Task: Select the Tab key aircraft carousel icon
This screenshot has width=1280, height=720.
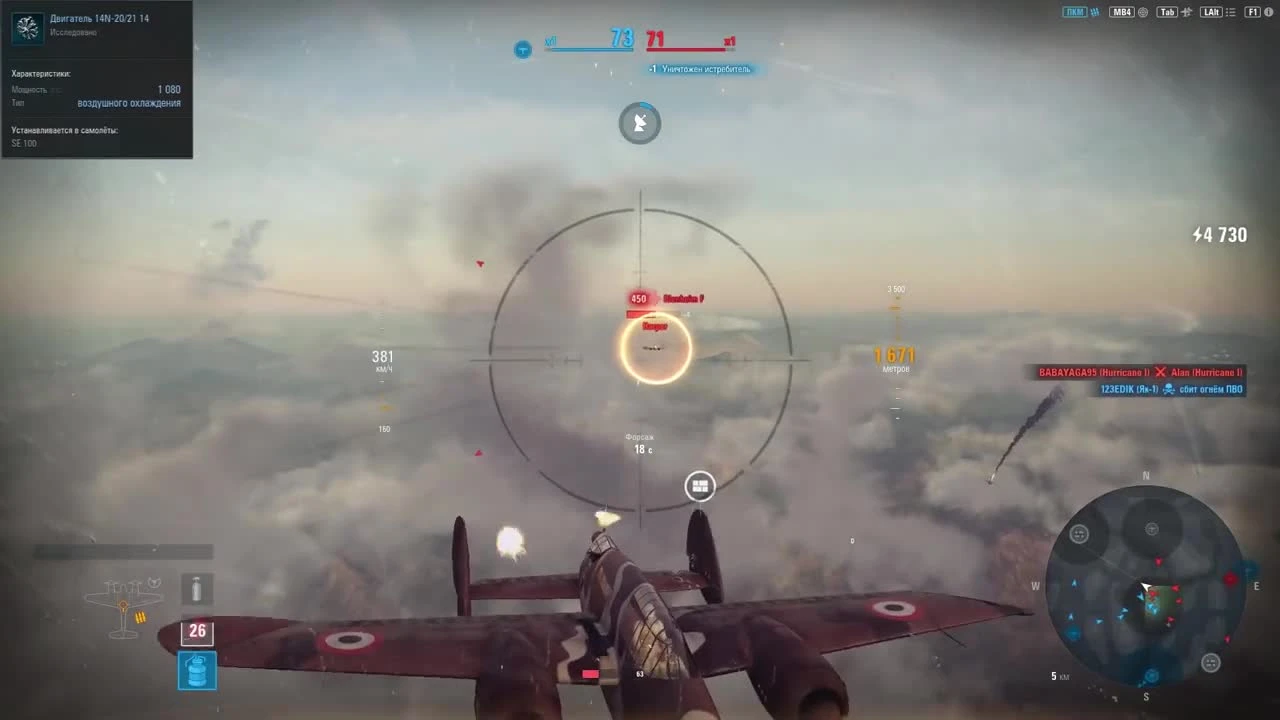Action: [1188, 12]
